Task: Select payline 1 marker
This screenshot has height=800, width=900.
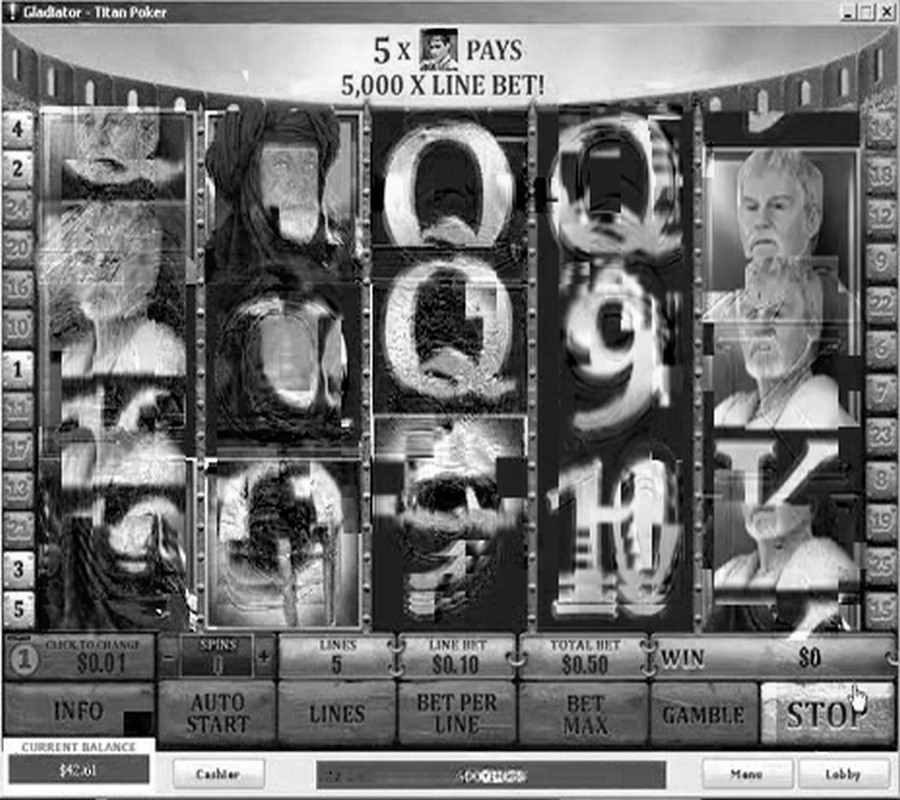Action: pos(18,369)
